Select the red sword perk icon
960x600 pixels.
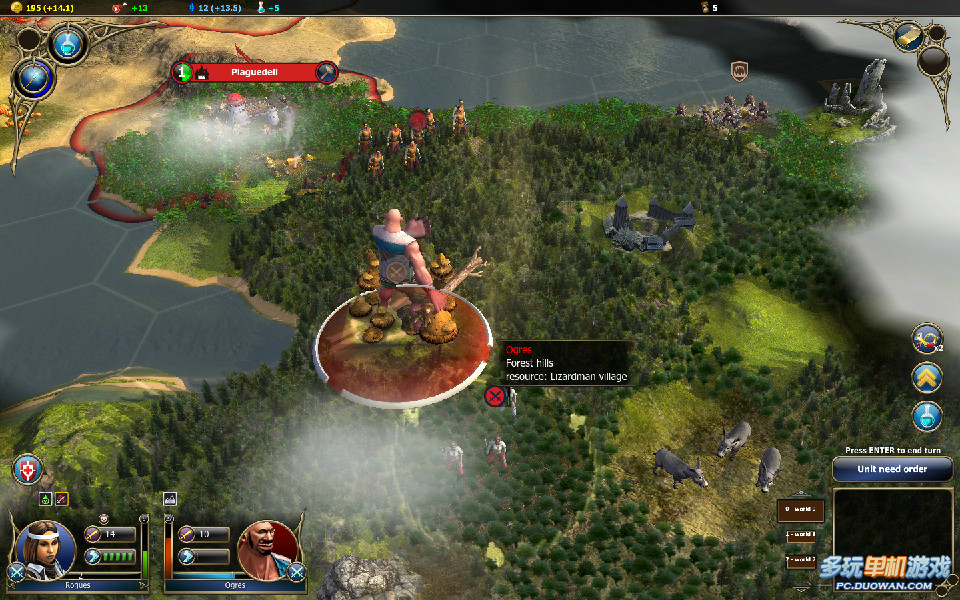pos(61,498)
